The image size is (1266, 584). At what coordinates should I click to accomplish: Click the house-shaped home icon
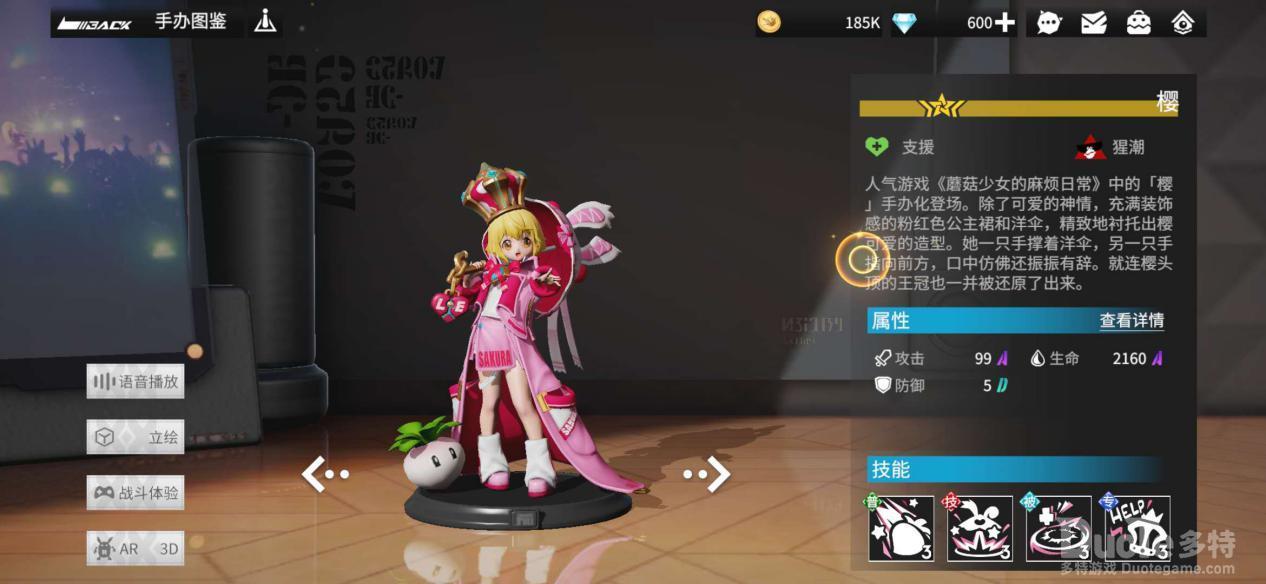pyautogui.click(x=1183, y=23)
